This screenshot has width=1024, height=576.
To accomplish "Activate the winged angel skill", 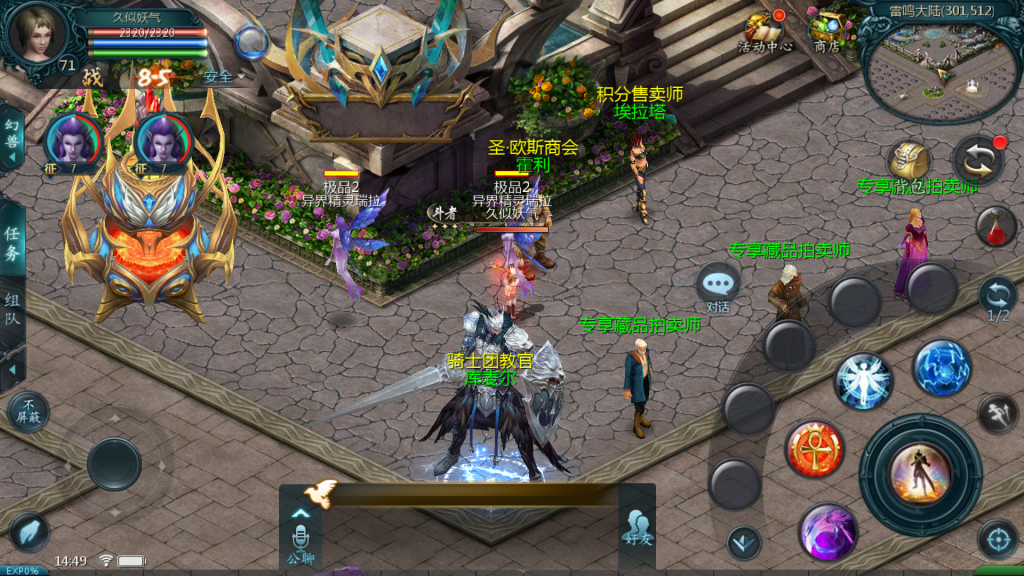I will coord(863,381).
